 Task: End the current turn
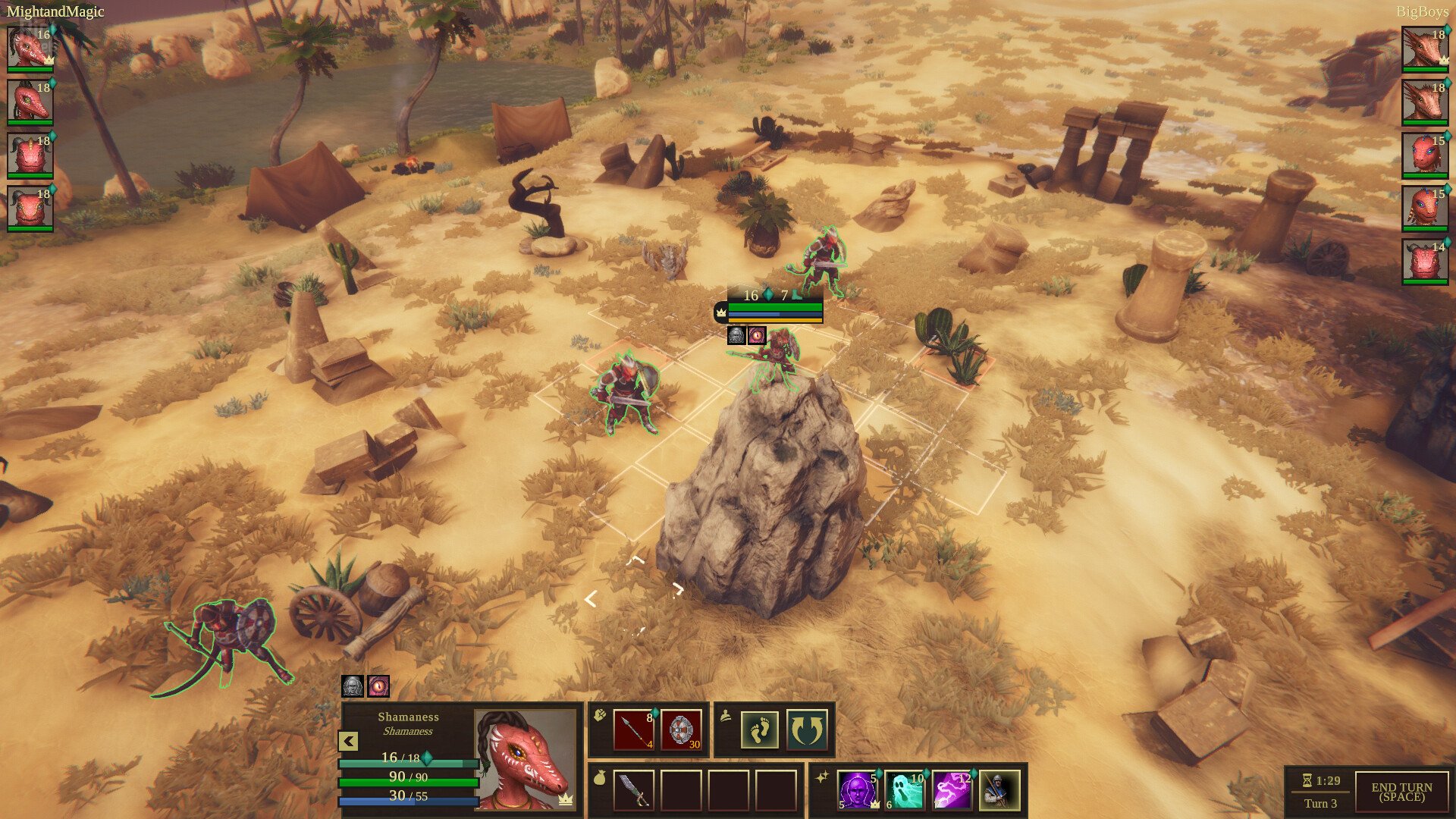coord(1401,792)
